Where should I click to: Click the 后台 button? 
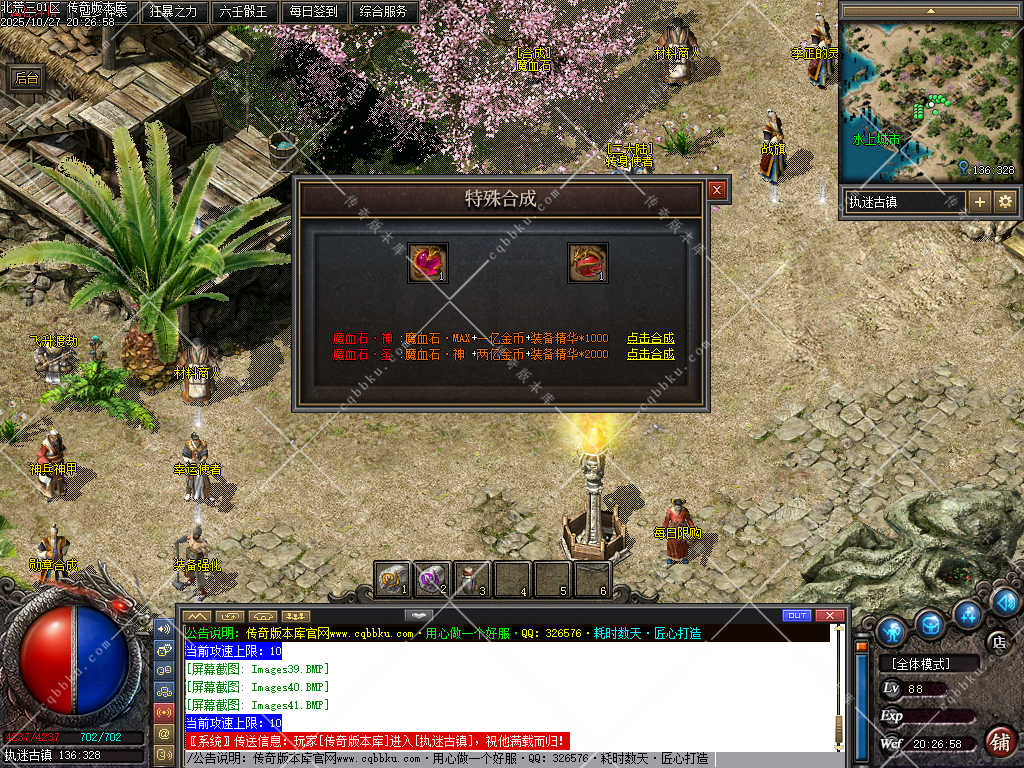tap(27, 79)
